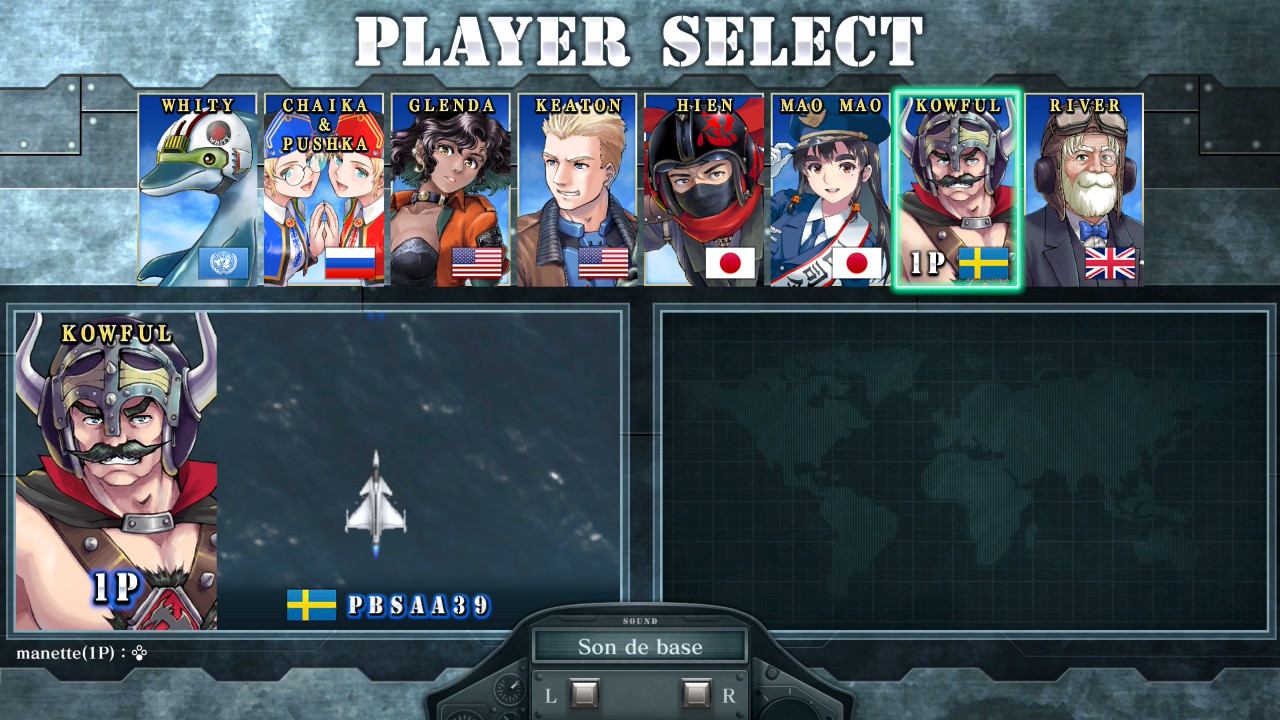Choose River the bearded pilot
1280x720 pixels.
pos(1084,190)
